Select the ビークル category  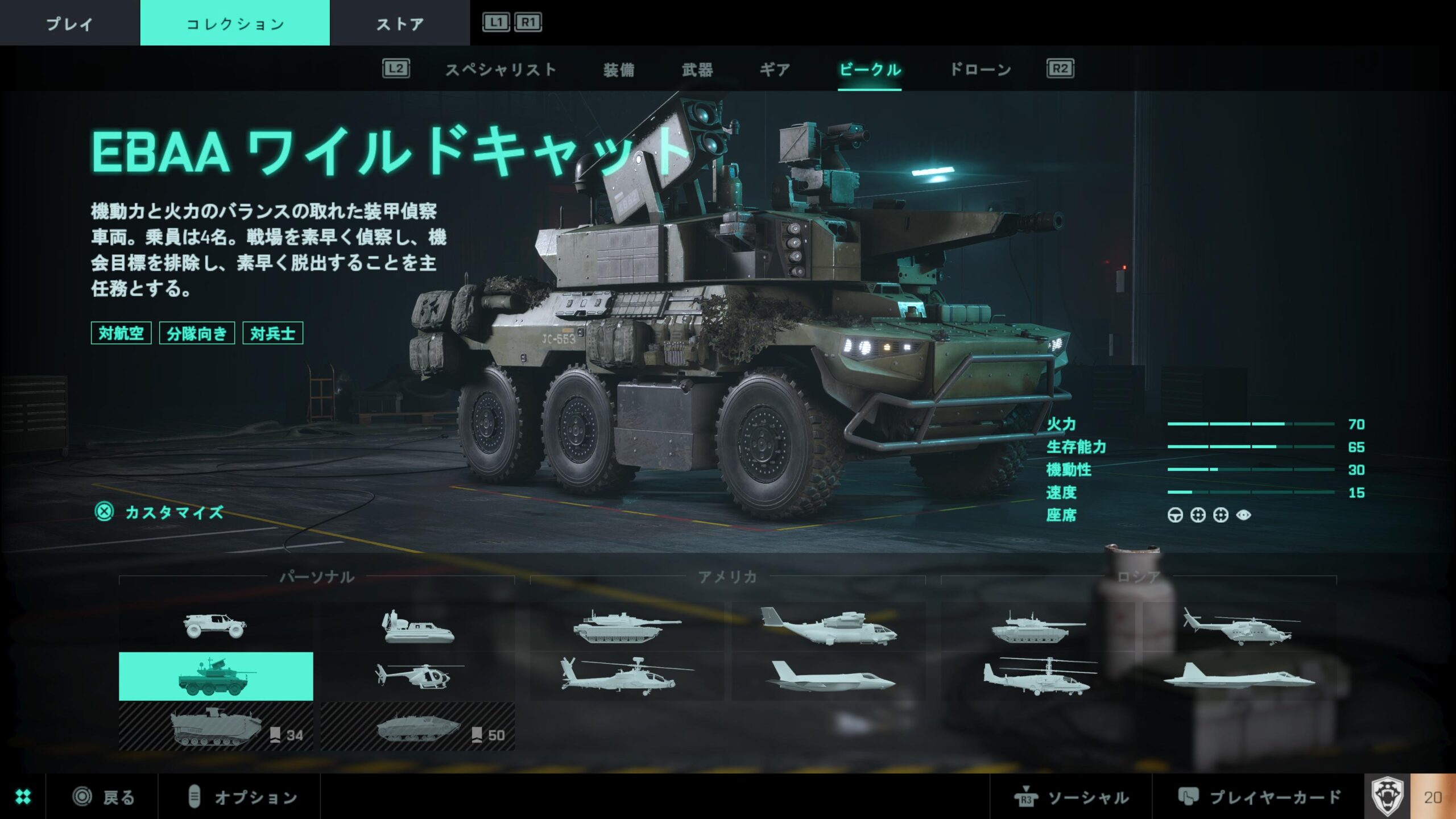tap(870, 70)
